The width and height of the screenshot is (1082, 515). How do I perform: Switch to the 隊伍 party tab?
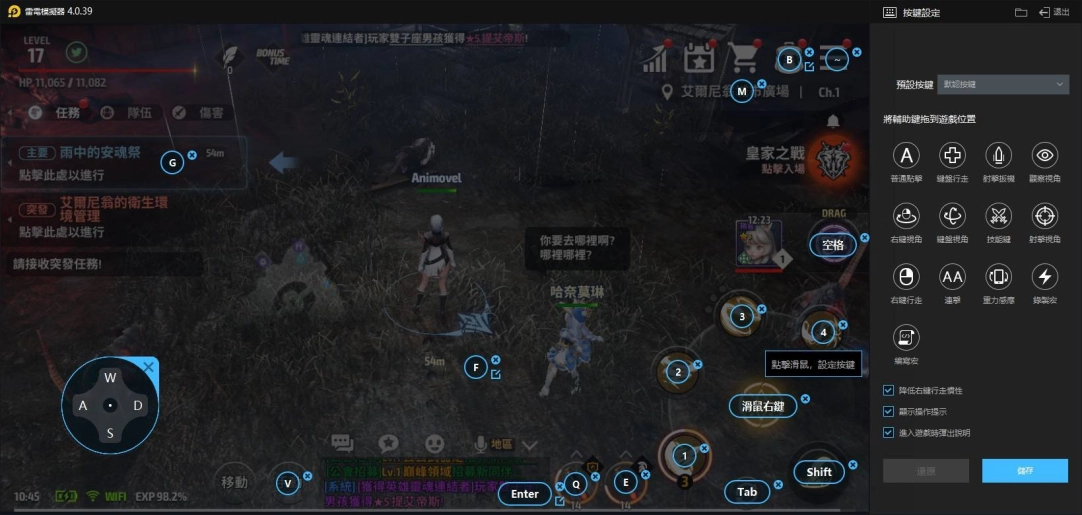tap(128, 113)
